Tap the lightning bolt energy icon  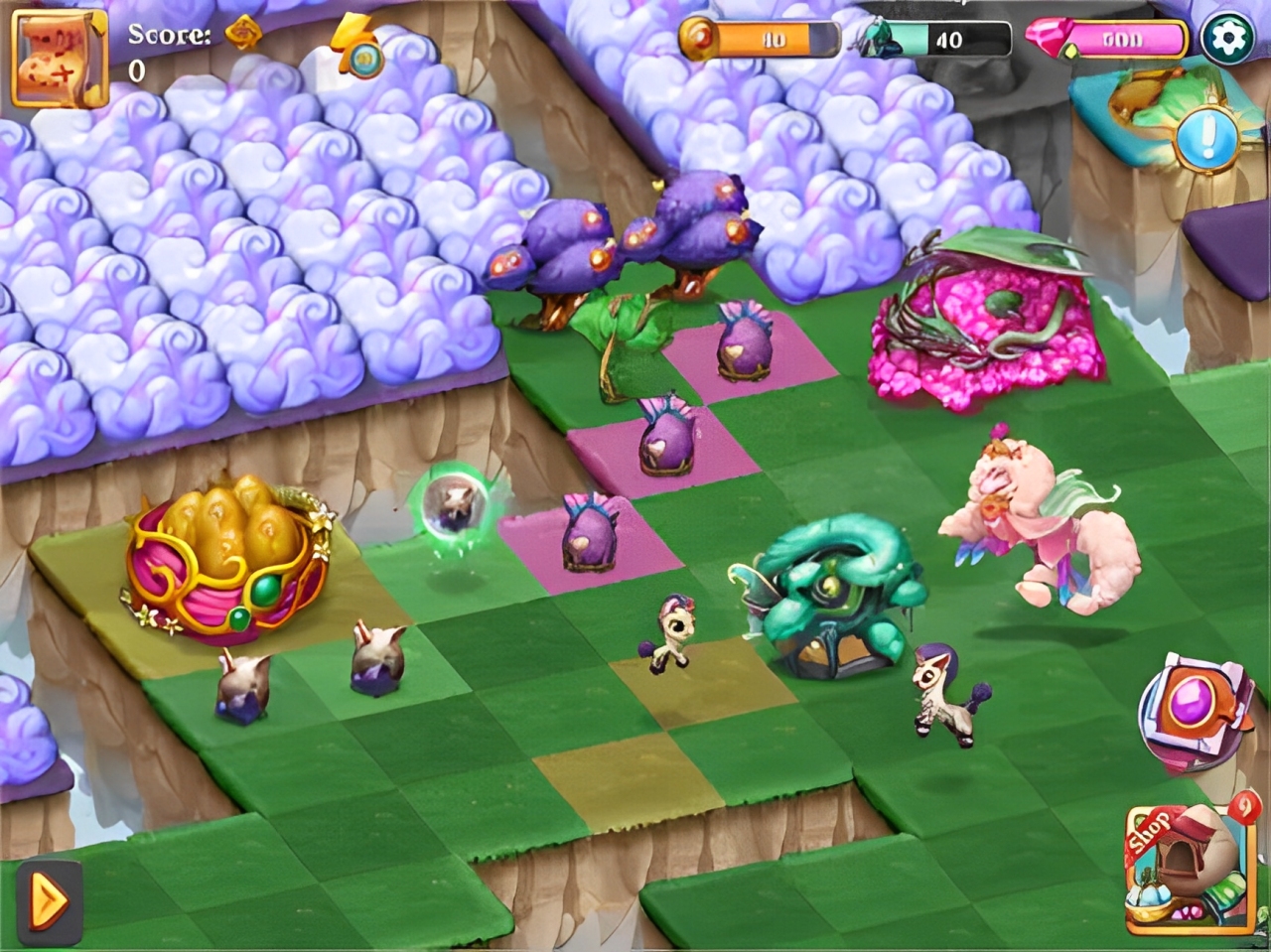coord(357,47)
